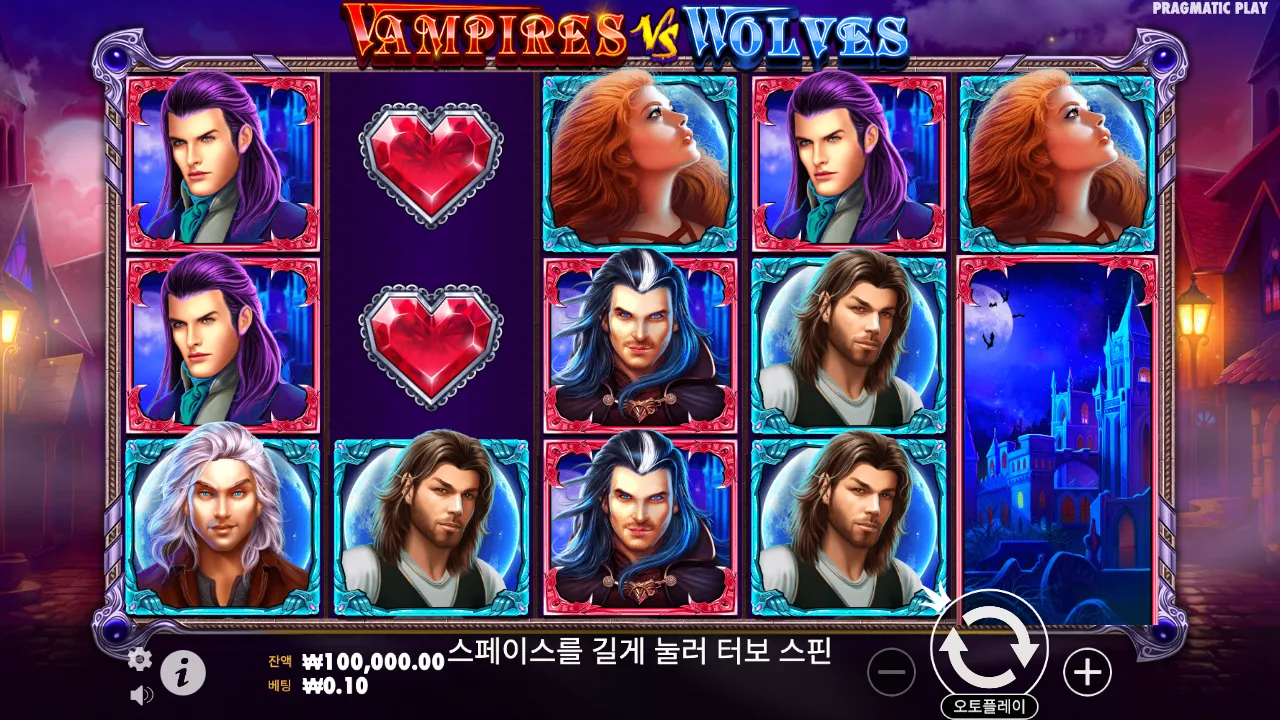Open the bet amount ₩0.10 selector

pyautogui.click(x=330, y=688)
